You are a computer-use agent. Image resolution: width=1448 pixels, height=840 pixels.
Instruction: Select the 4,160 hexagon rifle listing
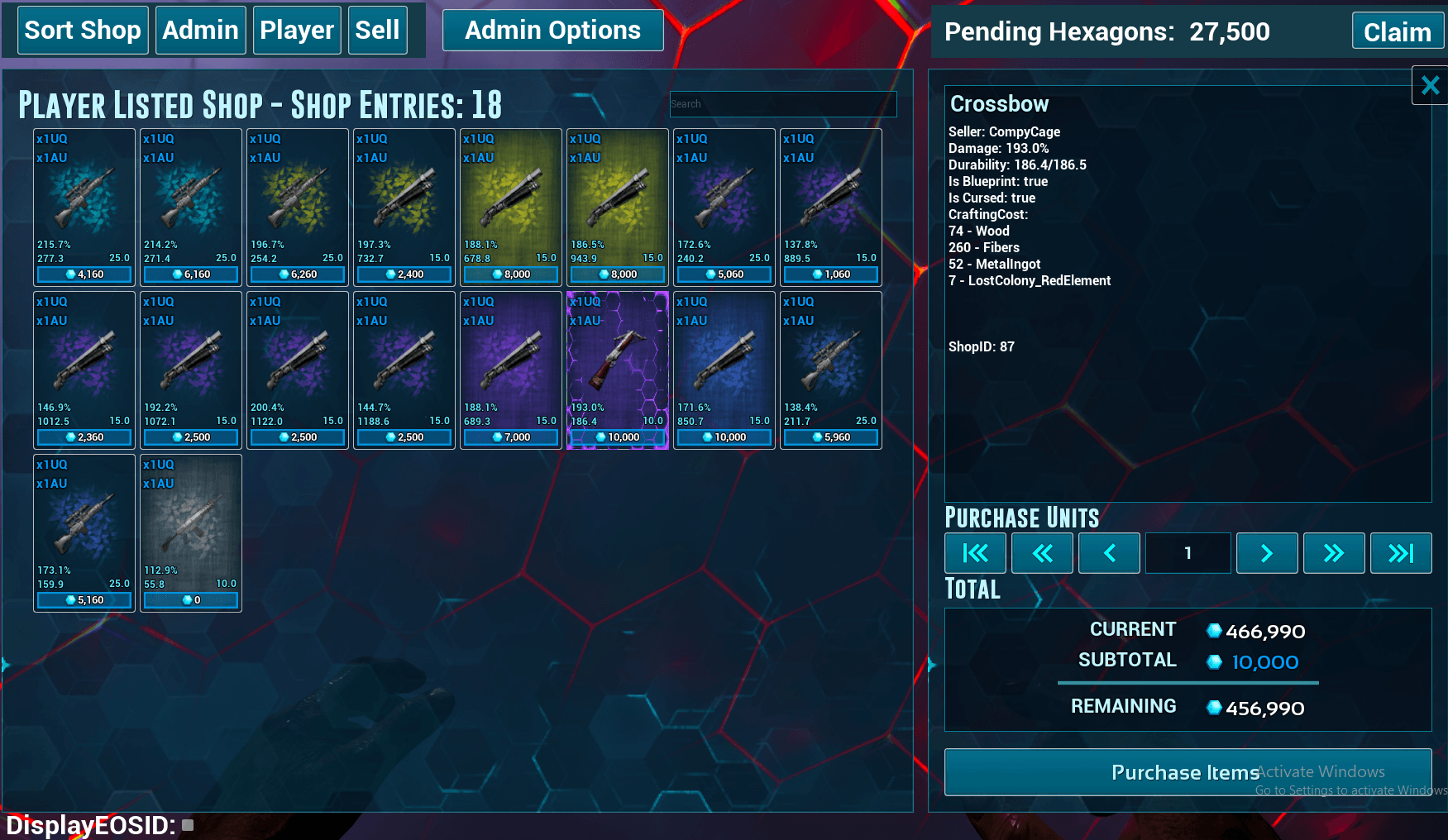pyautogui.click(x=84, y=207)
